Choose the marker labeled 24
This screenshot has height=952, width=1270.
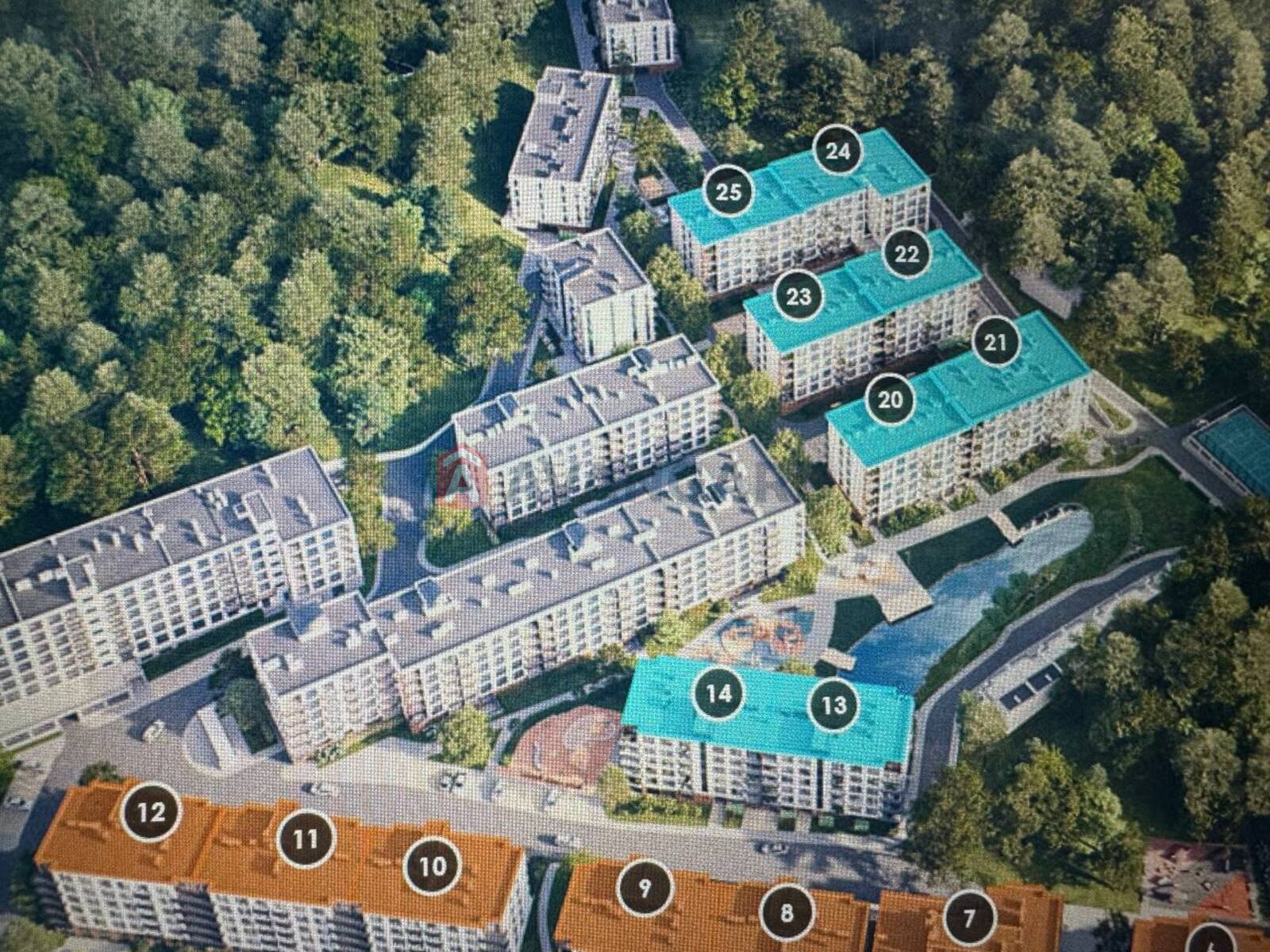point(837,151)
